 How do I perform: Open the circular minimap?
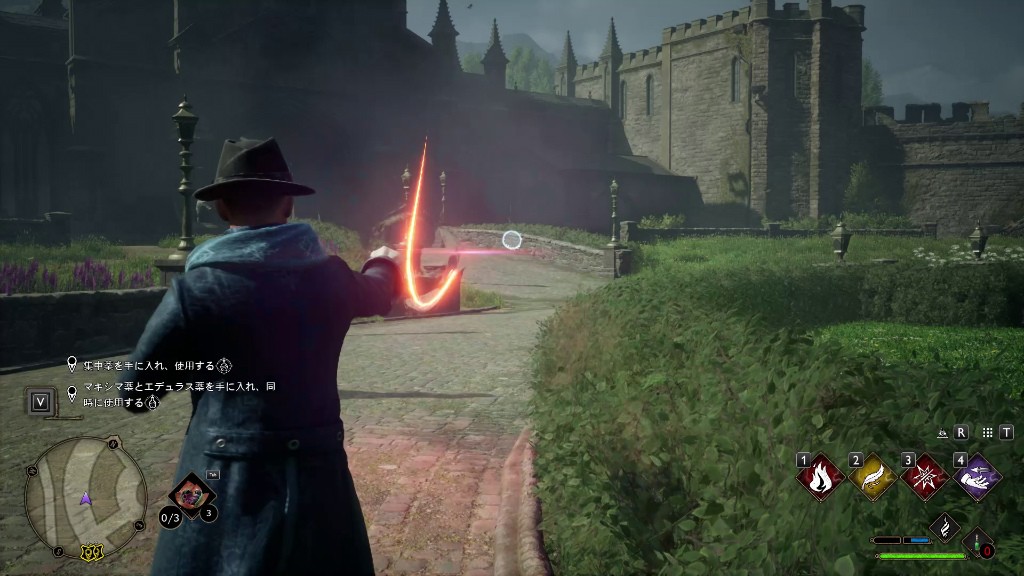click(85, 497)
